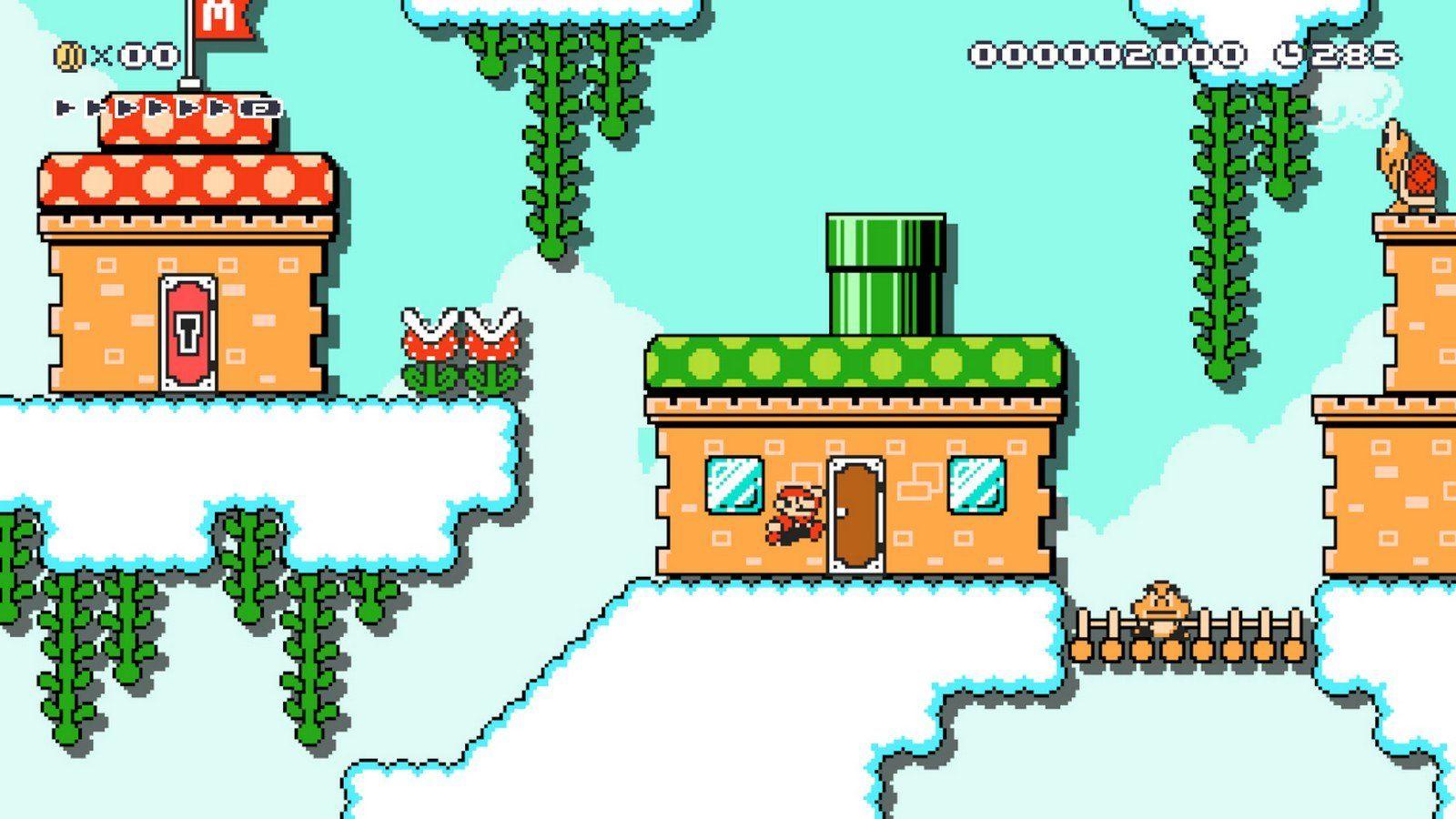The image size is (1456, 819).
Task: Select the score display reading 000002000
Action: tap(1106, 55)
